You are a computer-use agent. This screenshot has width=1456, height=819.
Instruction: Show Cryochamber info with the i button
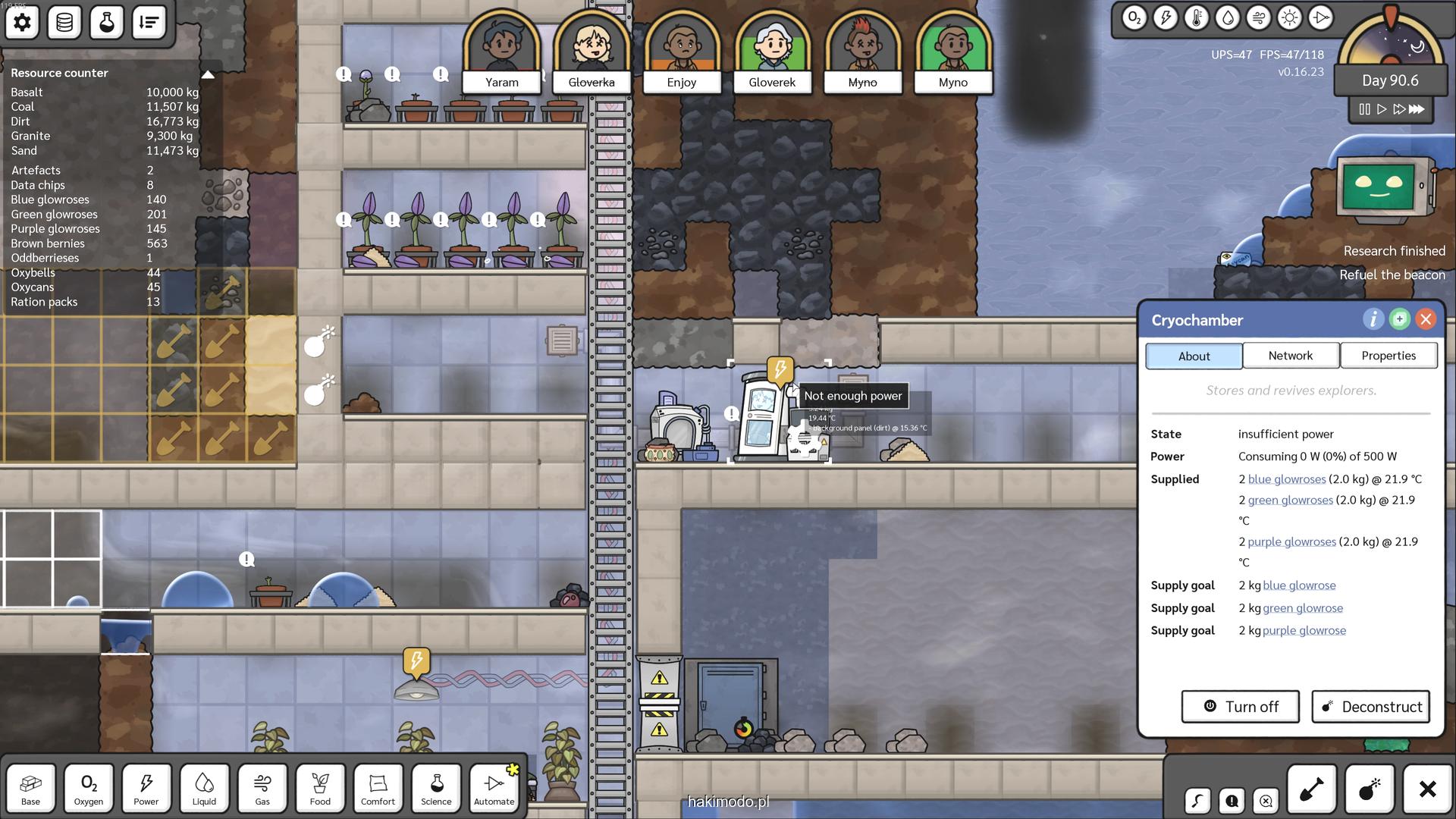(x=1373, y=319)
